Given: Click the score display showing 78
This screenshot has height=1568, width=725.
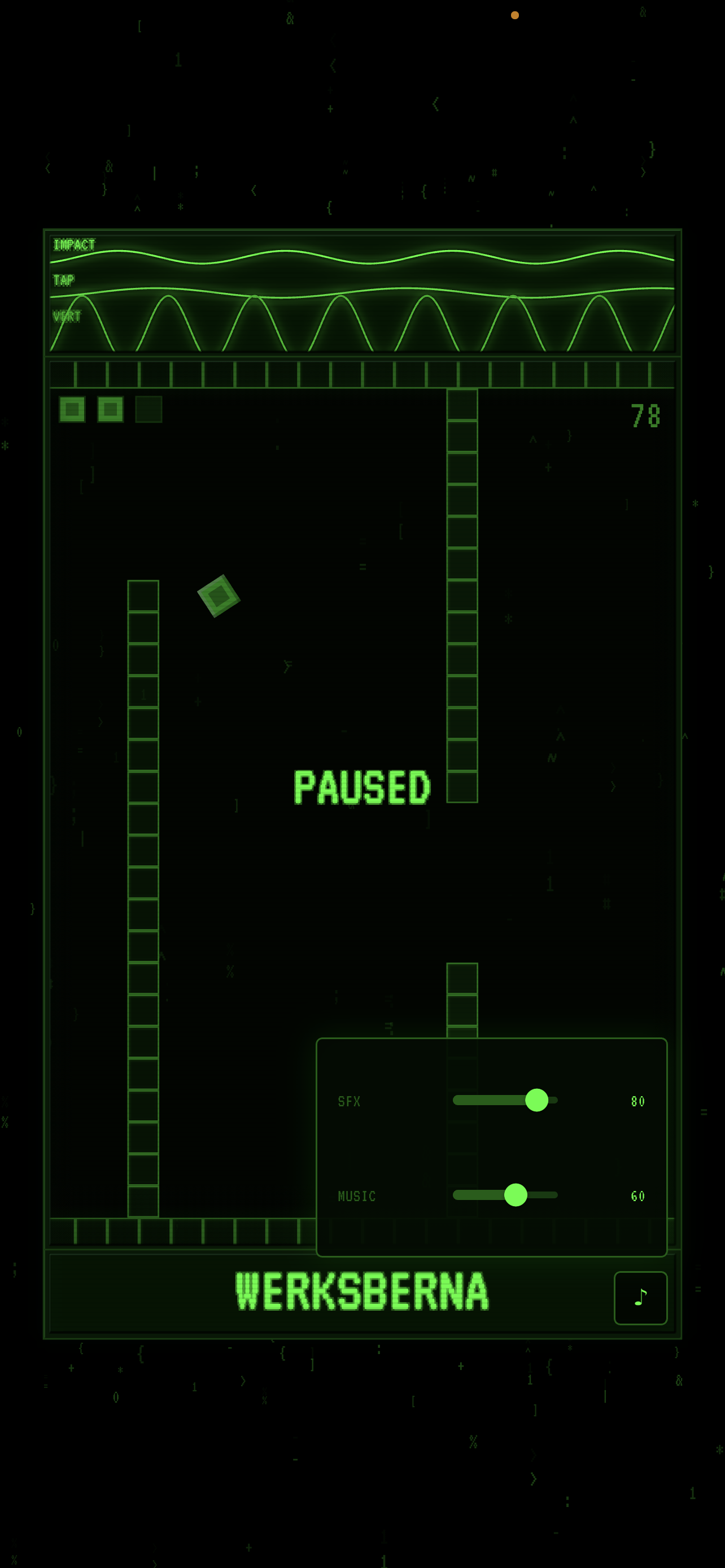Looking at the screenshot, I should coord(645,416).
